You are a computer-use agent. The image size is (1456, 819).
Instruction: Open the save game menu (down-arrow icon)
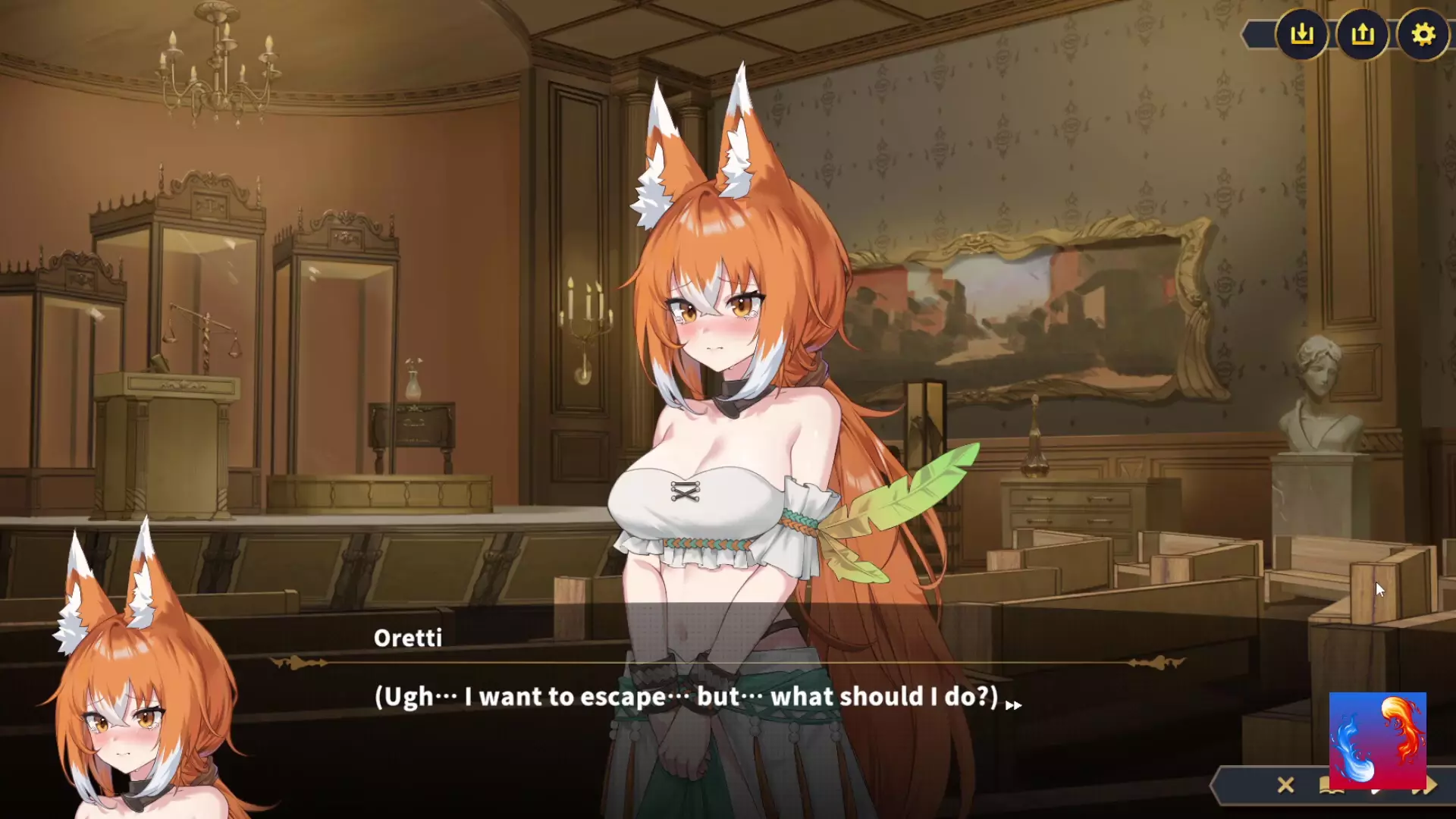(1301, 34)
